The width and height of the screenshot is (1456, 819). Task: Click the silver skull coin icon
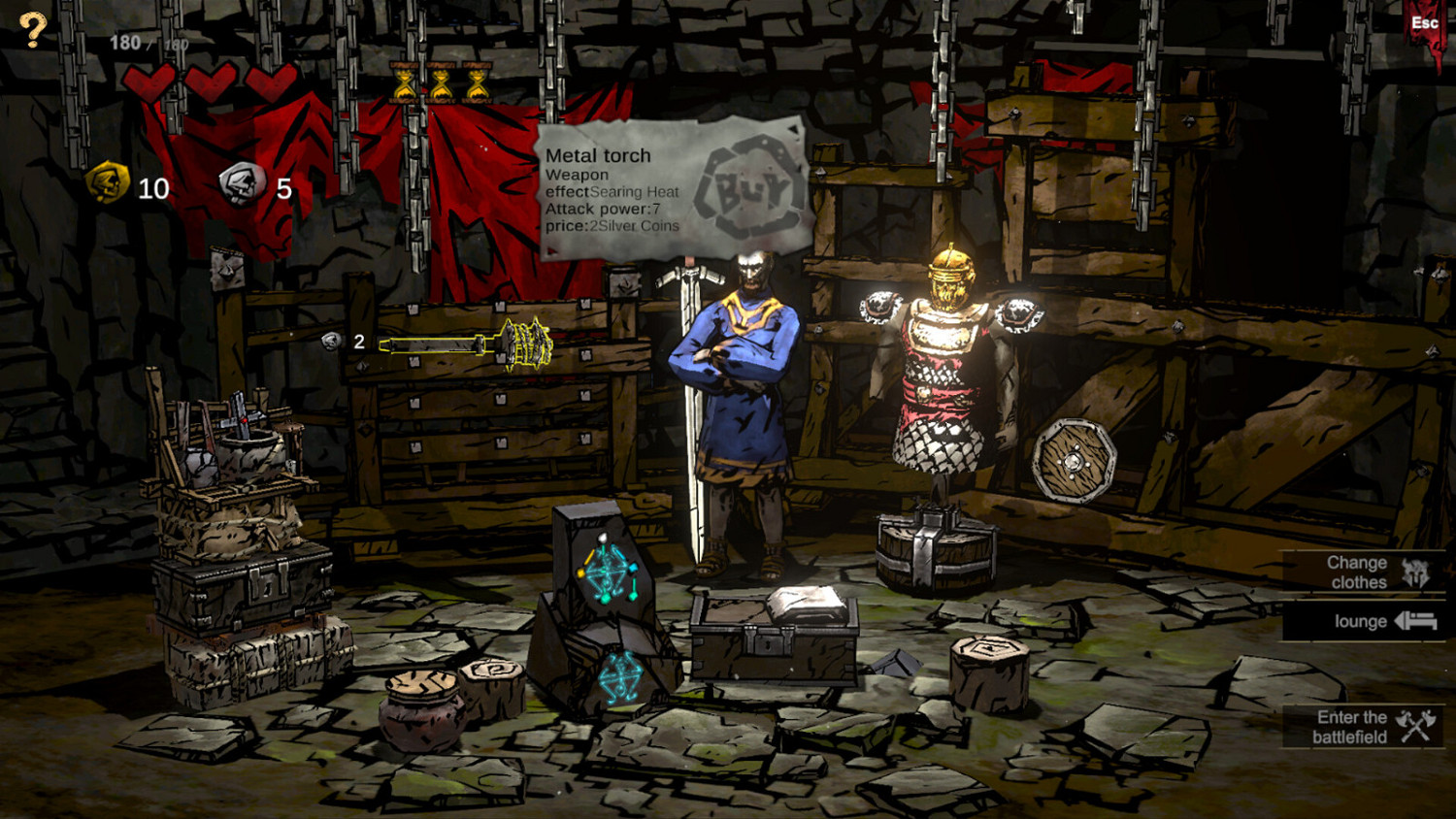241,181
